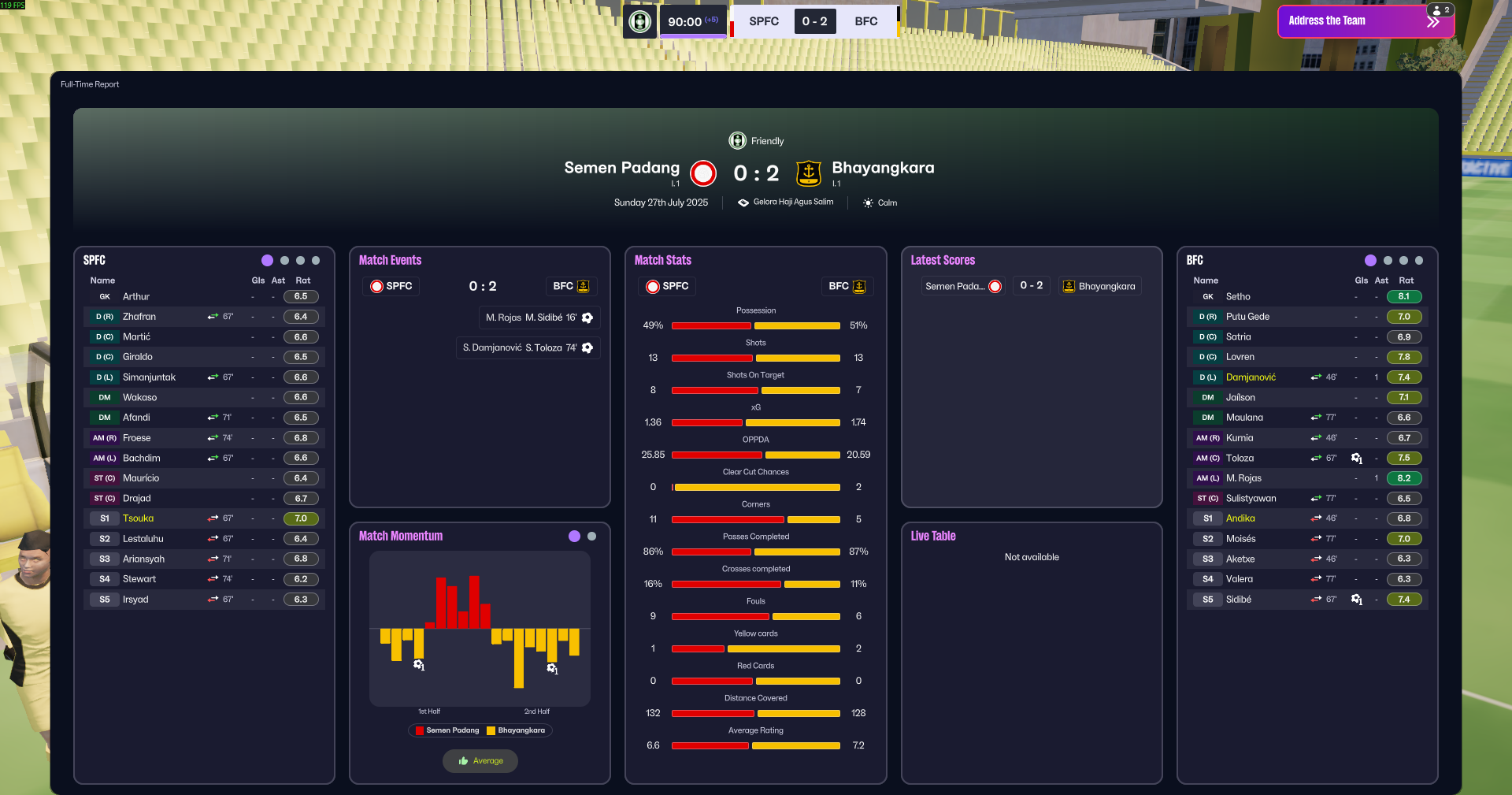Open player Tsouka's row
This screenshot has height=795, width=1512.
(x=139, y=518)
